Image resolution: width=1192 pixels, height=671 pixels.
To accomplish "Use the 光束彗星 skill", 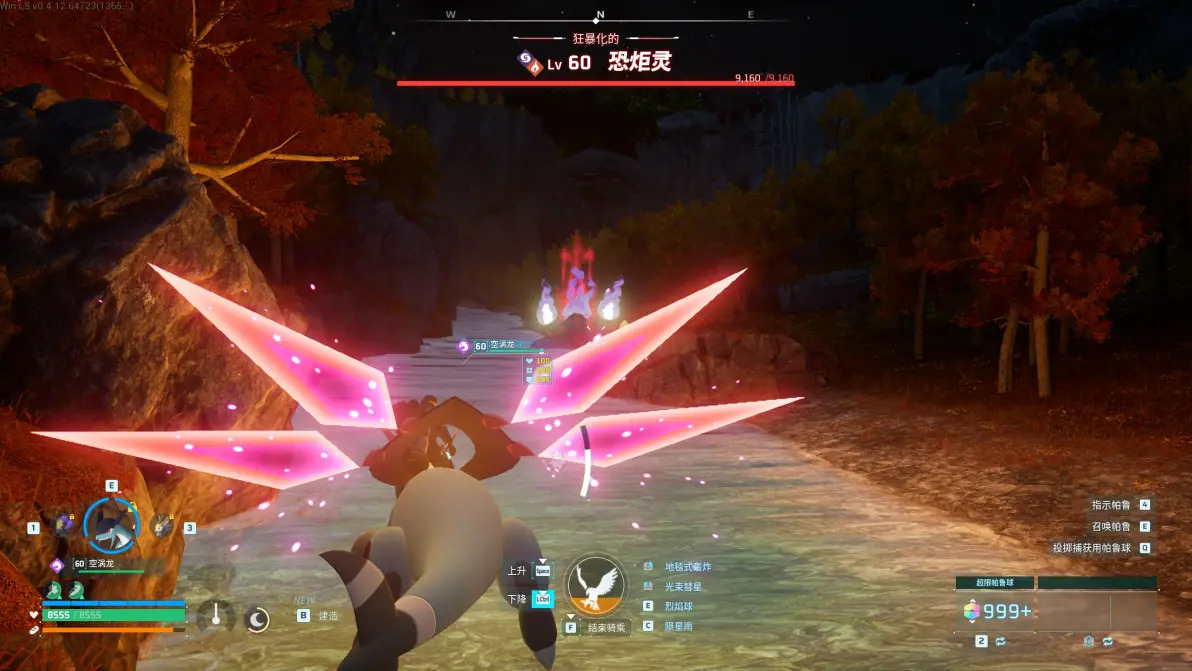I will coord(683,586).
